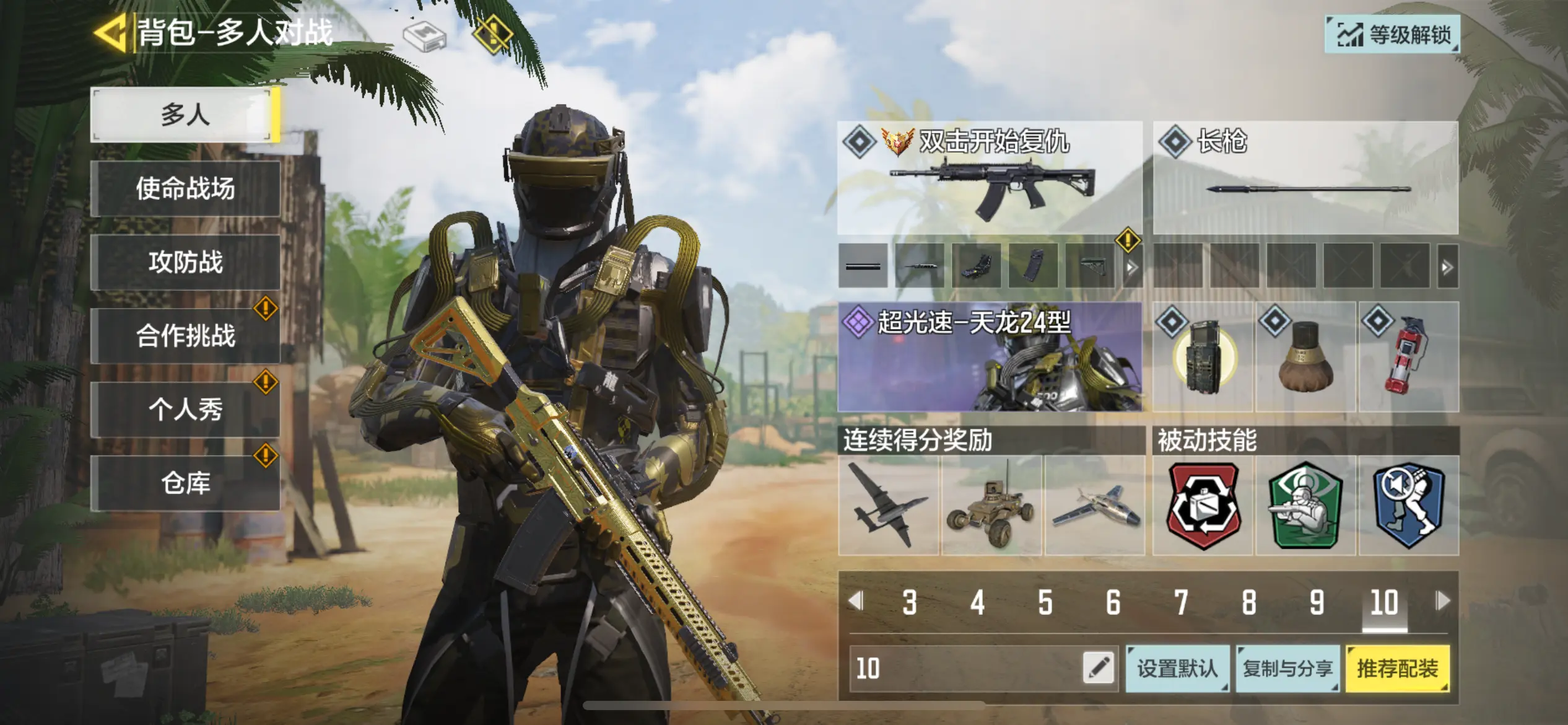Open the 攻防战 tab
Image resolution: width=1568 pixels, height=725 pixels.
(185, 262)
